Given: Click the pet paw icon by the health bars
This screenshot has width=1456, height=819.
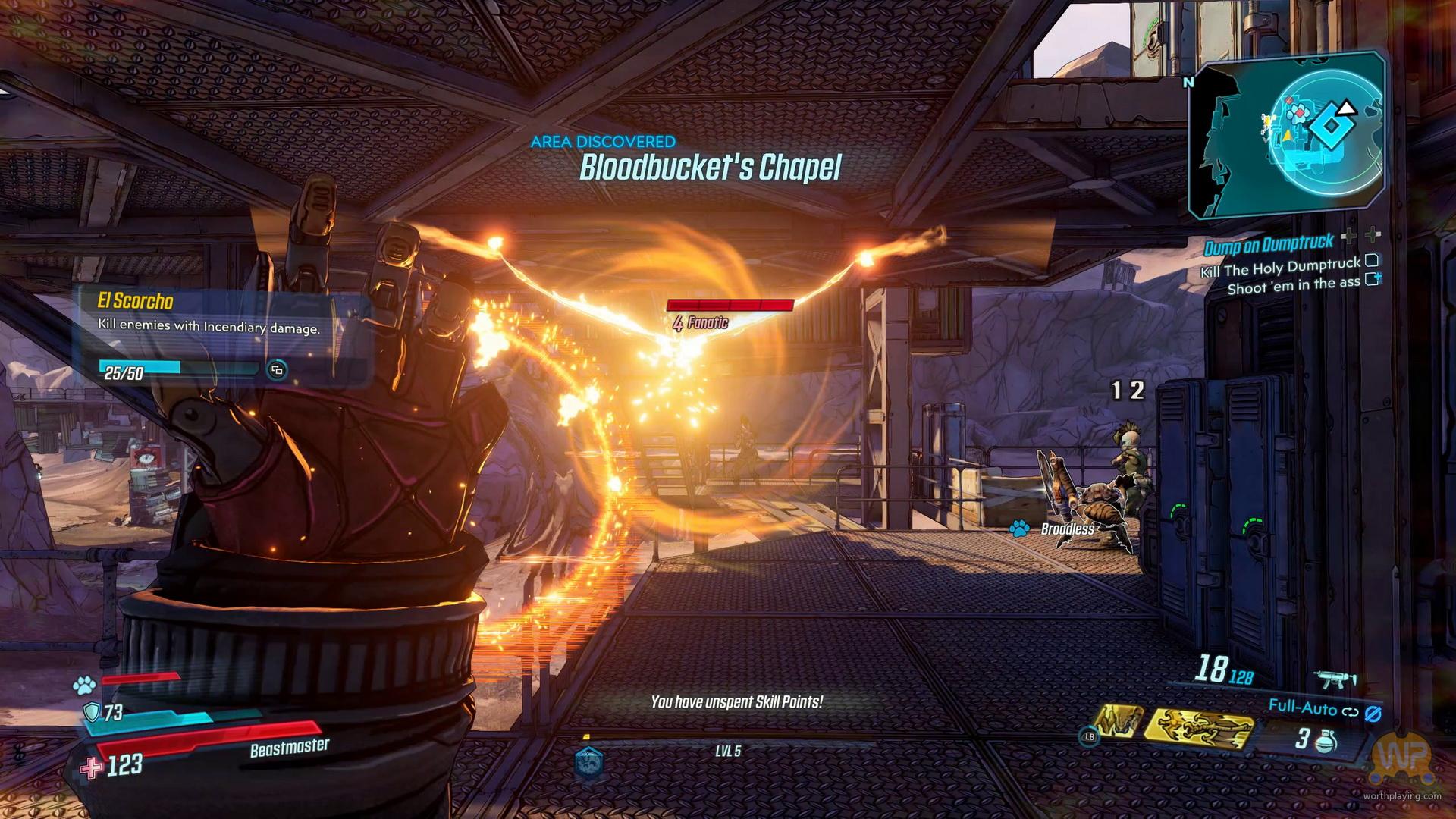Looking at the screenshot, I should (x=83, y=686).
